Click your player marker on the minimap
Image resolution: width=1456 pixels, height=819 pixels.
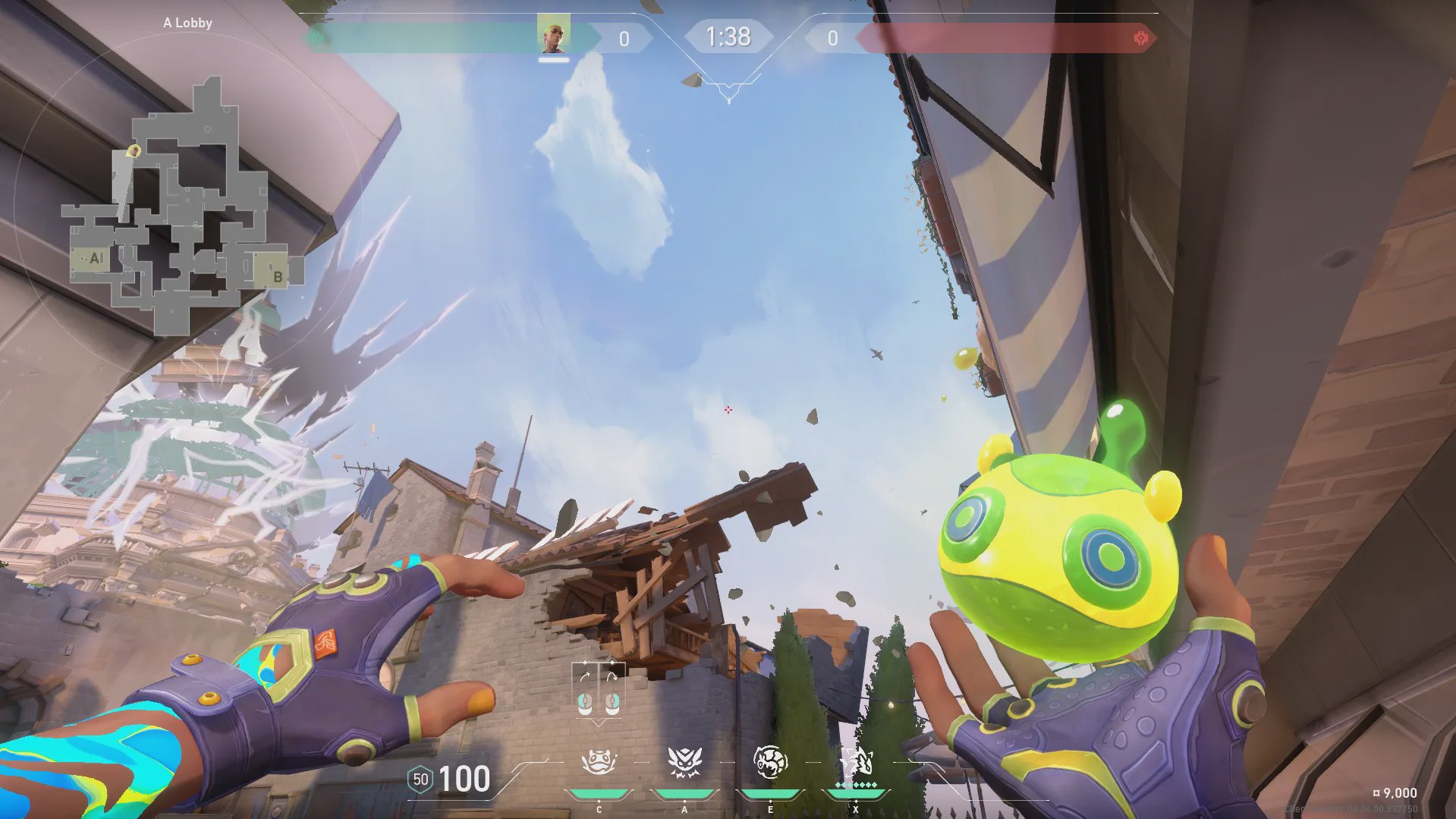coord(134,152)
